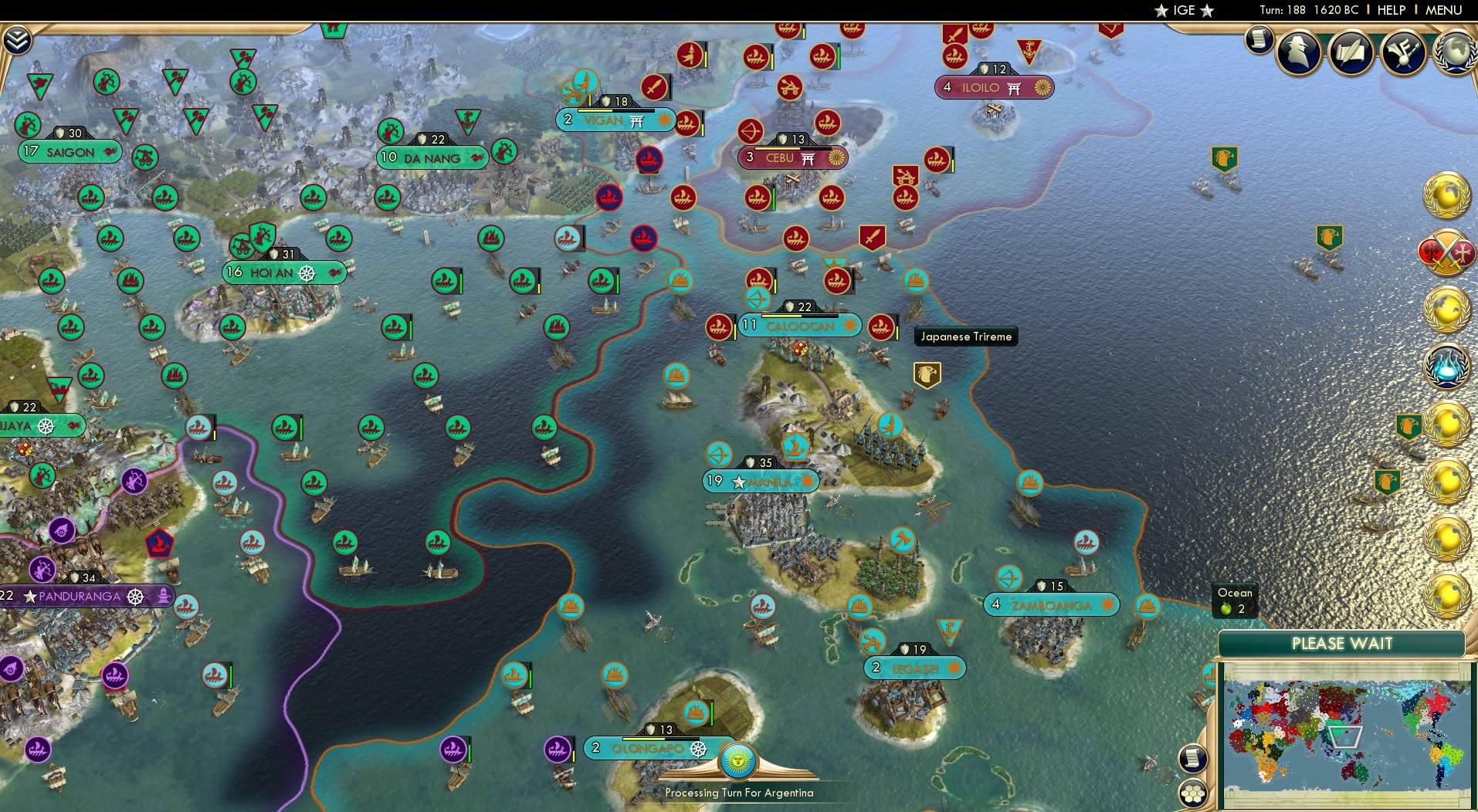Open the notification log scroll icon
This screenshot has height=812, width=1478.
tap(1258, 39)
